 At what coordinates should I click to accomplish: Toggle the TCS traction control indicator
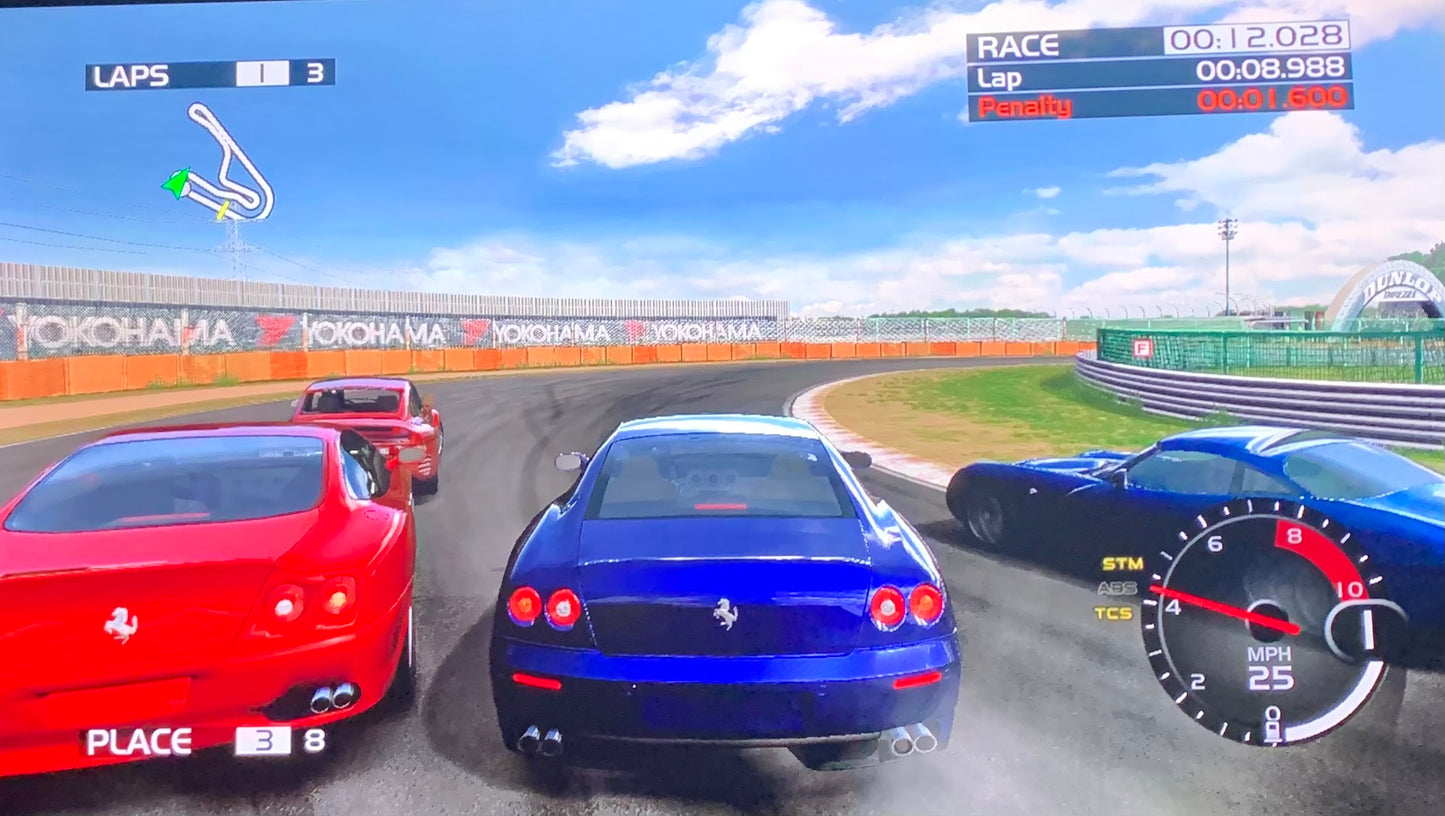click(x=1114, y=613)
